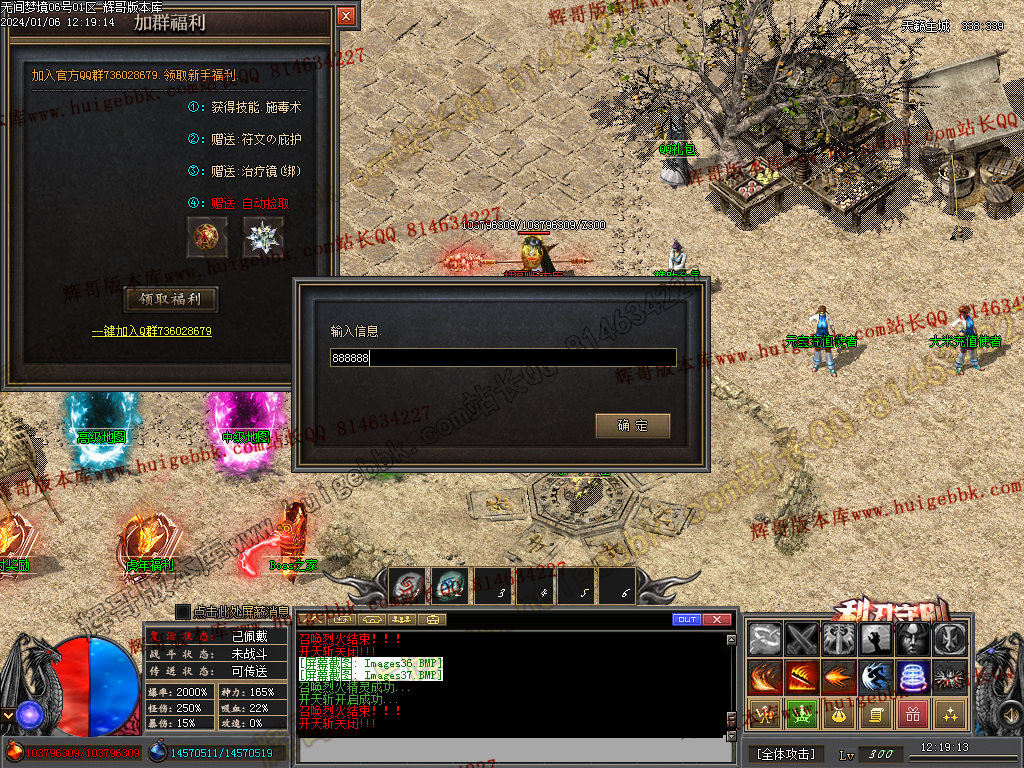Select the silver spiked crystal reward item
Image resolution: width=1024 pixels, height=768 pixels.
[264, 238]
